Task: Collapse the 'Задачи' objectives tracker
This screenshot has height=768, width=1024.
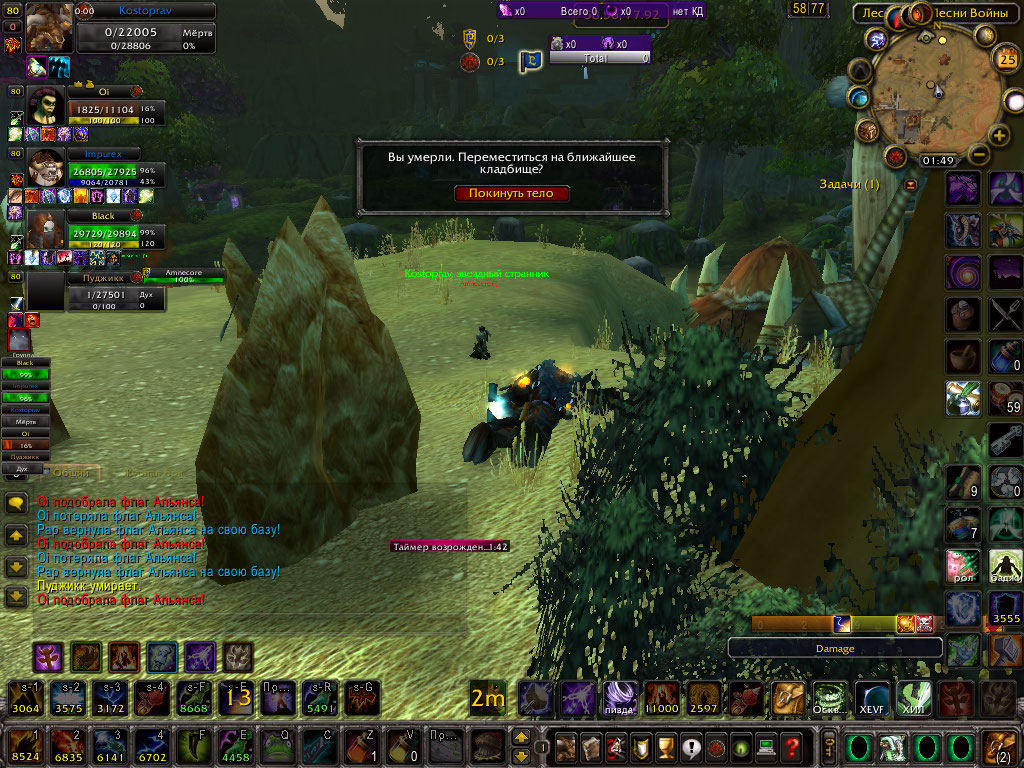Action: pos(910,185)
